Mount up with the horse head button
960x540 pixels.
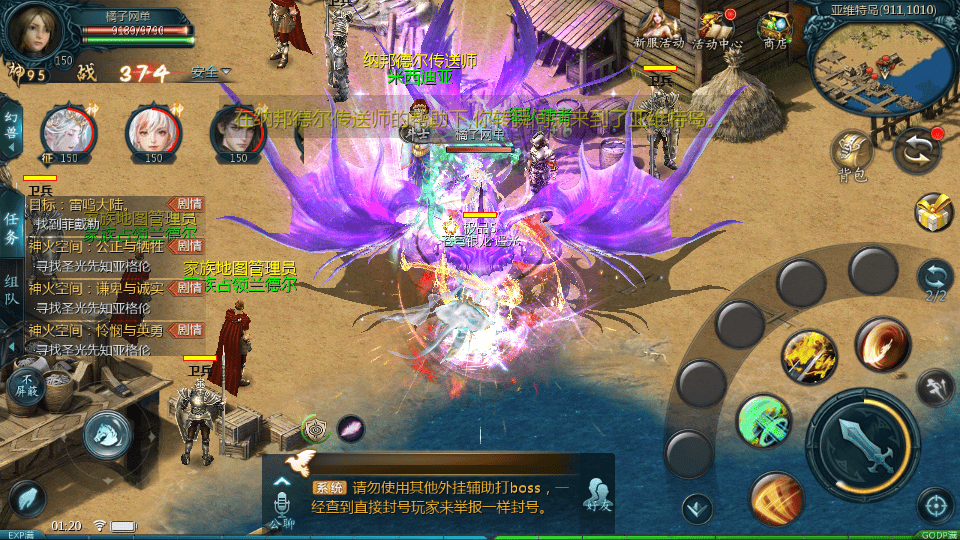point(105,432)
